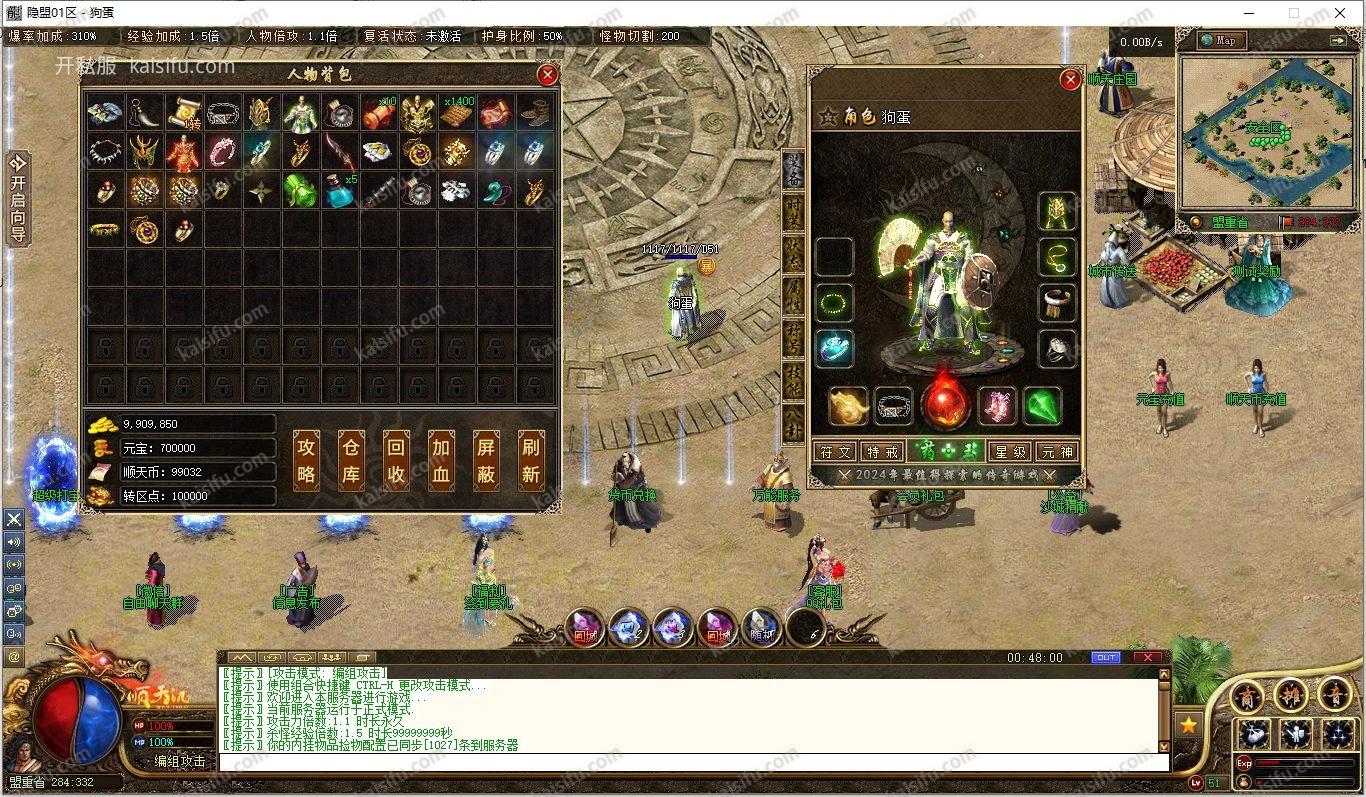Open the 技能 skills tab
1366x797 pixels.
pos(793,381)
